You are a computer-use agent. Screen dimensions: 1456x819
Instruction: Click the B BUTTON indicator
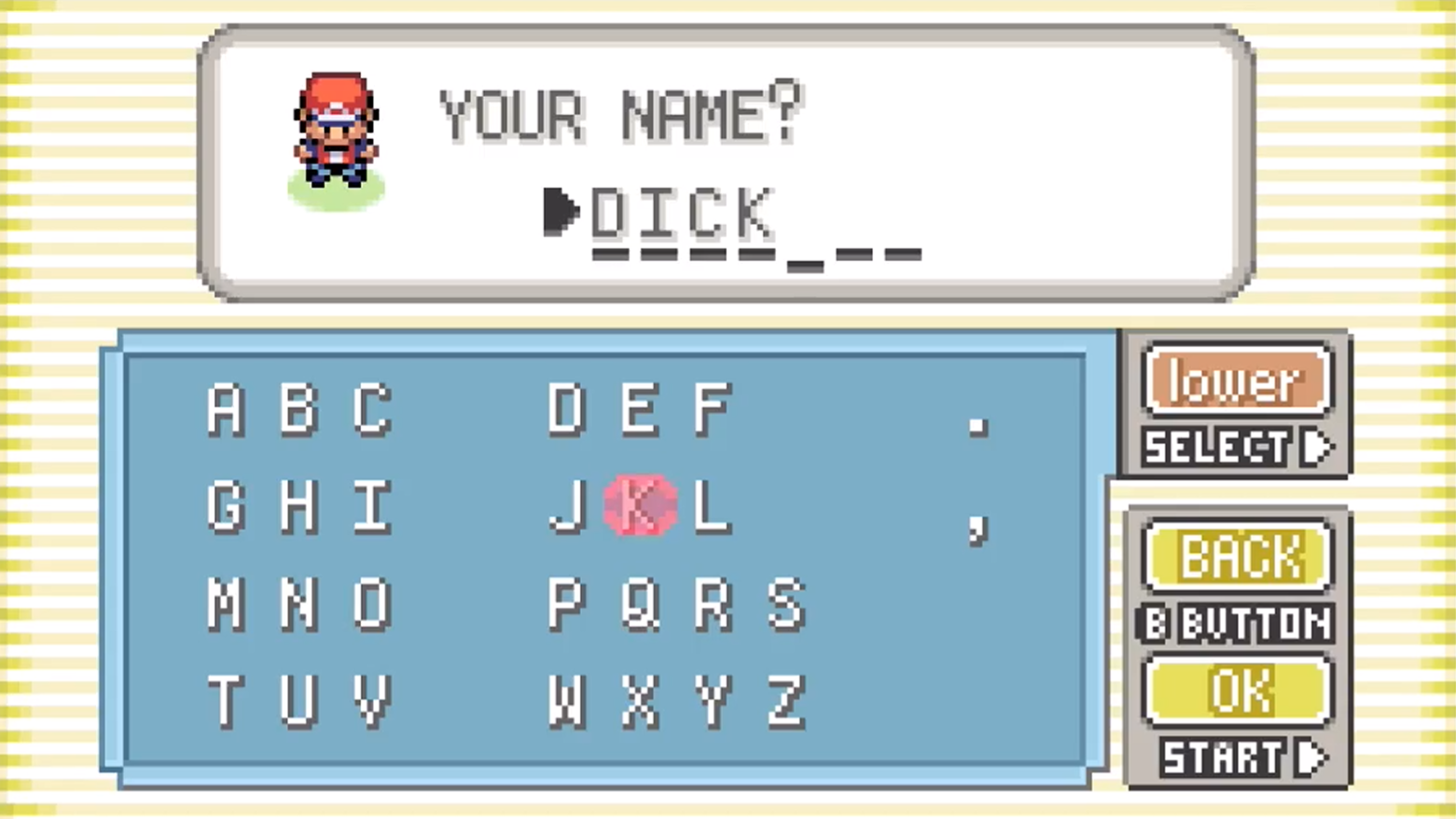[x=1237, y=623]
